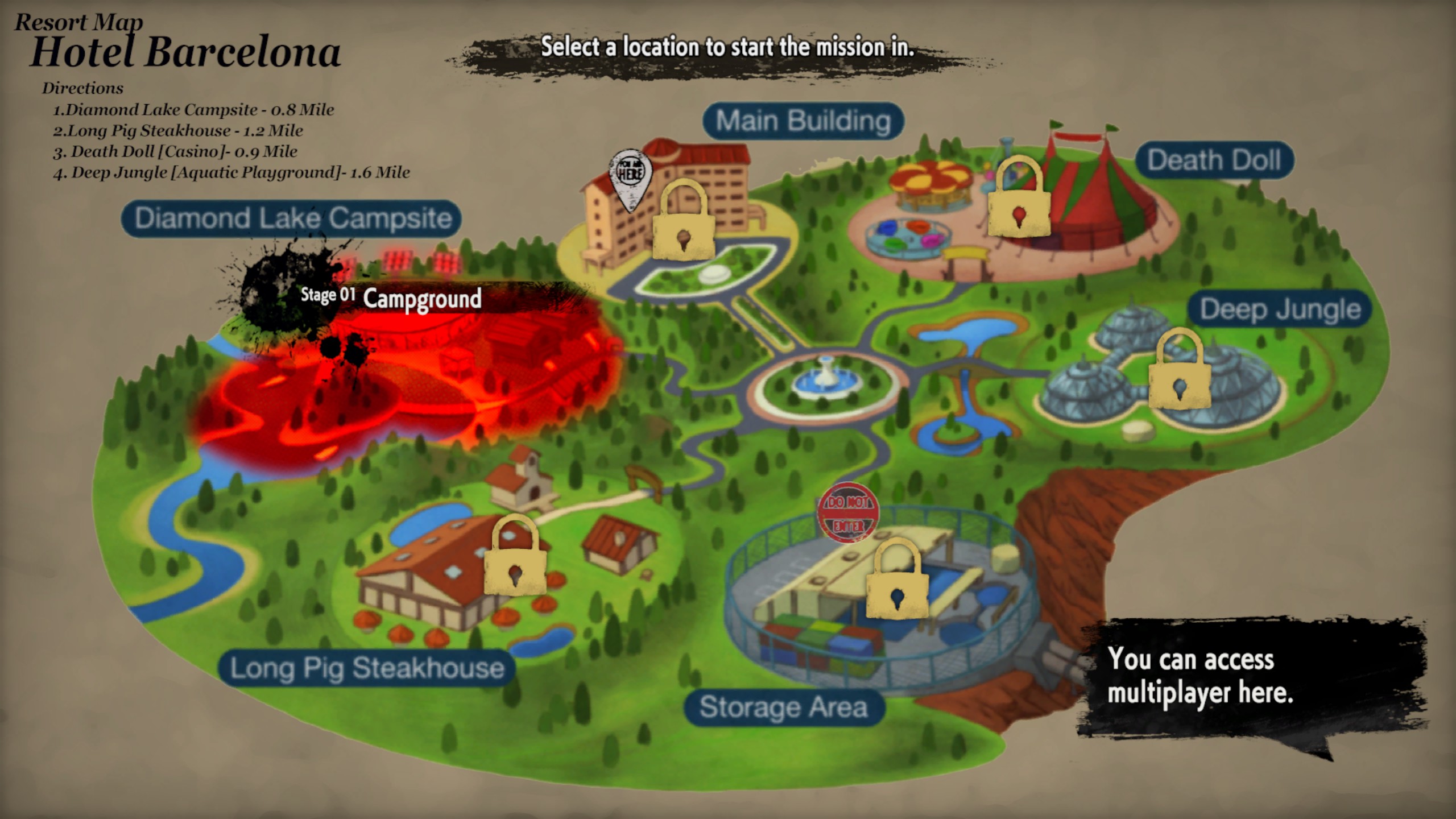This screenshot has width=1456, height=819.
Task: Click the Do Not Enter stamp marker
Action: pos(847,512)
